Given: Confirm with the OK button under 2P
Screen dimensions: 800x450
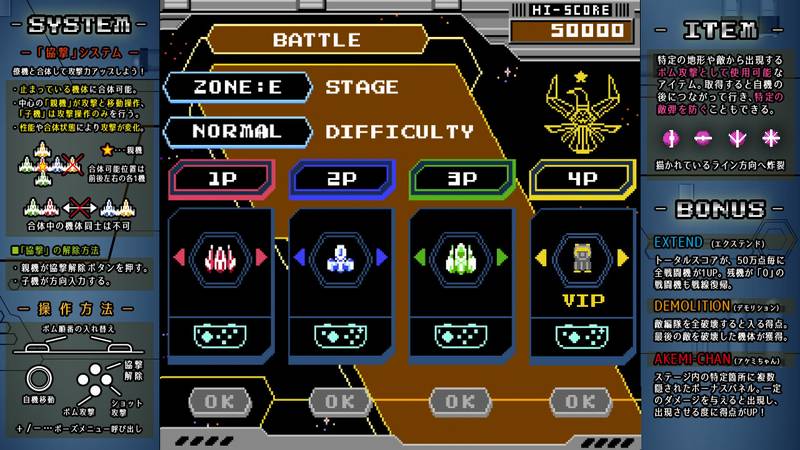Looking at the screenshot, I should pyautogui.click(x=340, y=402).
